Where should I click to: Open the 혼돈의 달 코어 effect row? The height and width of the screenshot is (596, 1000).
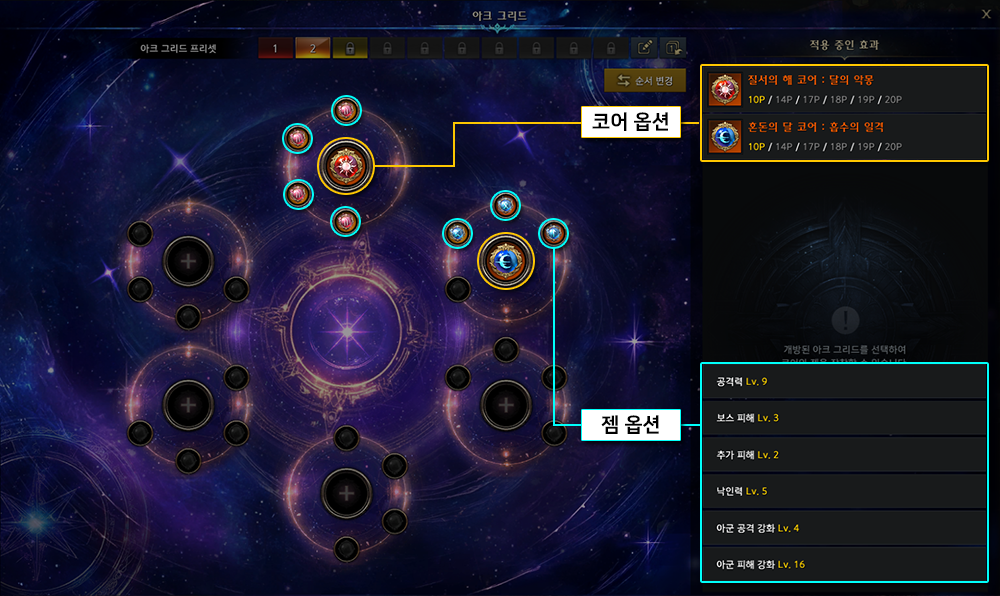point(844,136)
